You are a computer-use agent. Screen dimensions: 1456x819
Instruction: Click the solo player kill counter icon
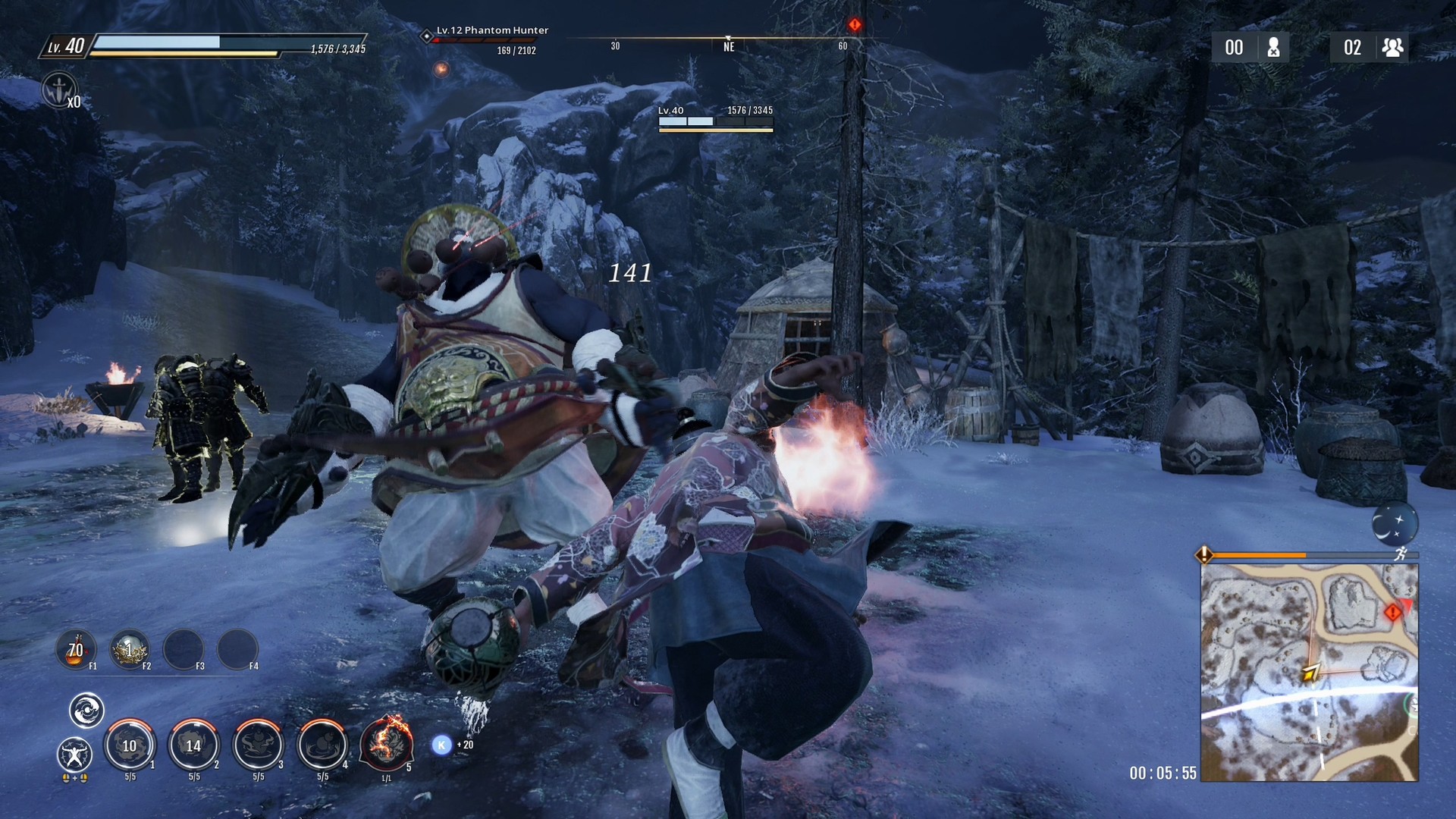[1274, 48]
